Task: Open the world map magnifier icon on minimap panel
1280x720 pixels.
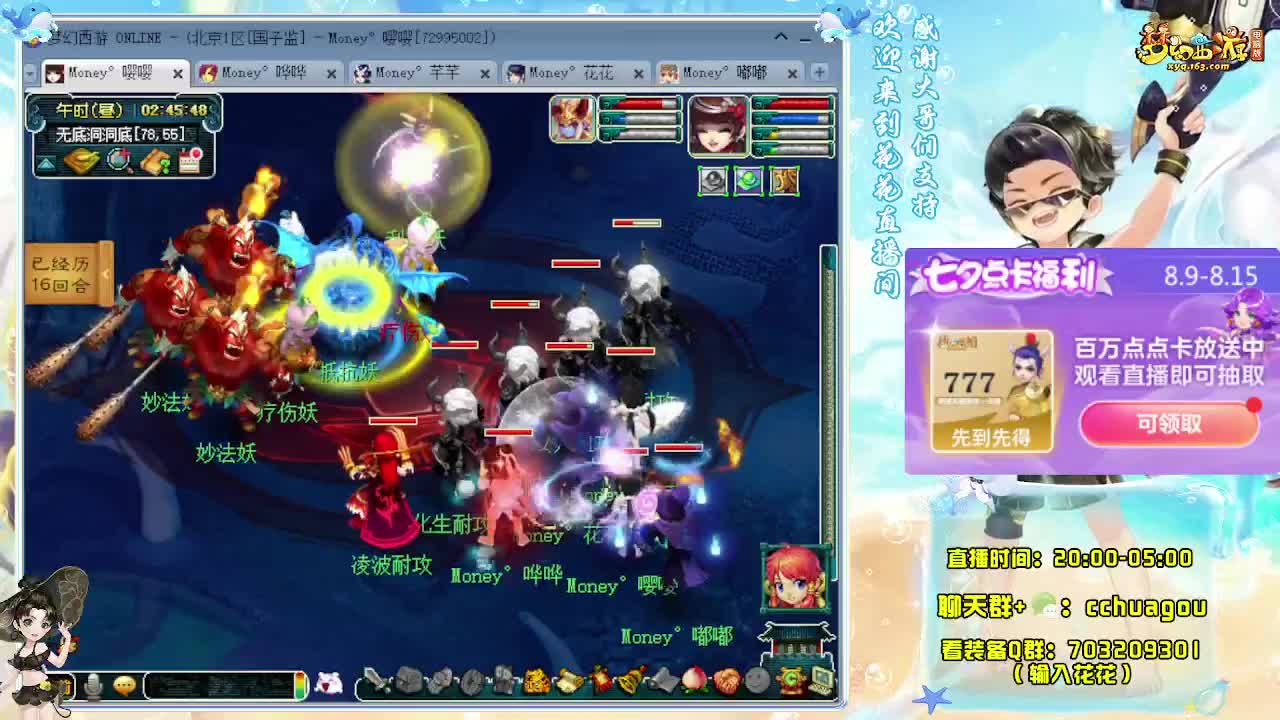Action: click(117, 160)
